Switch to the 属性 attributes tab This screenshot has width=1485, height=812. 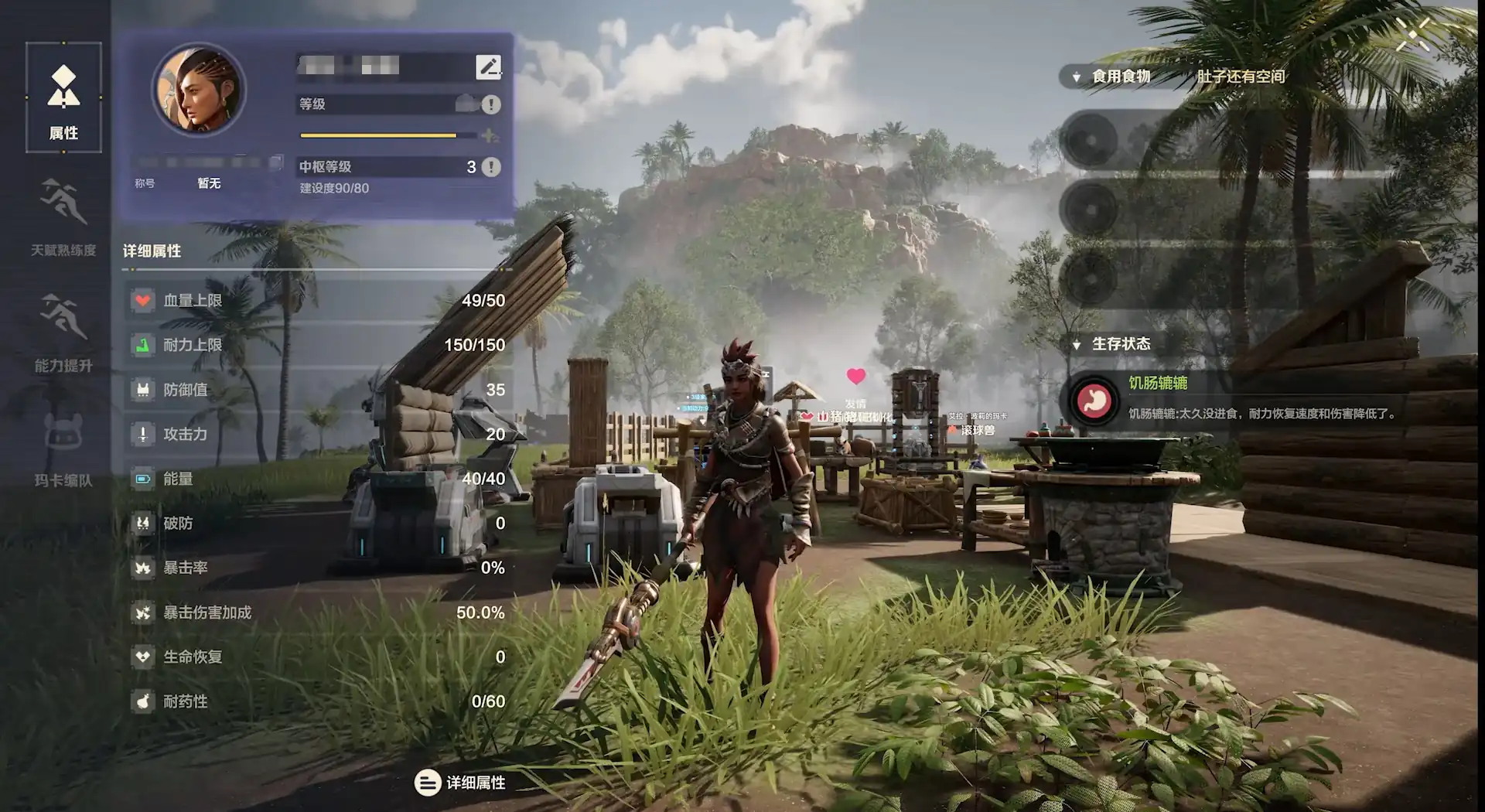pyautogui.click(x=63, y=97)
